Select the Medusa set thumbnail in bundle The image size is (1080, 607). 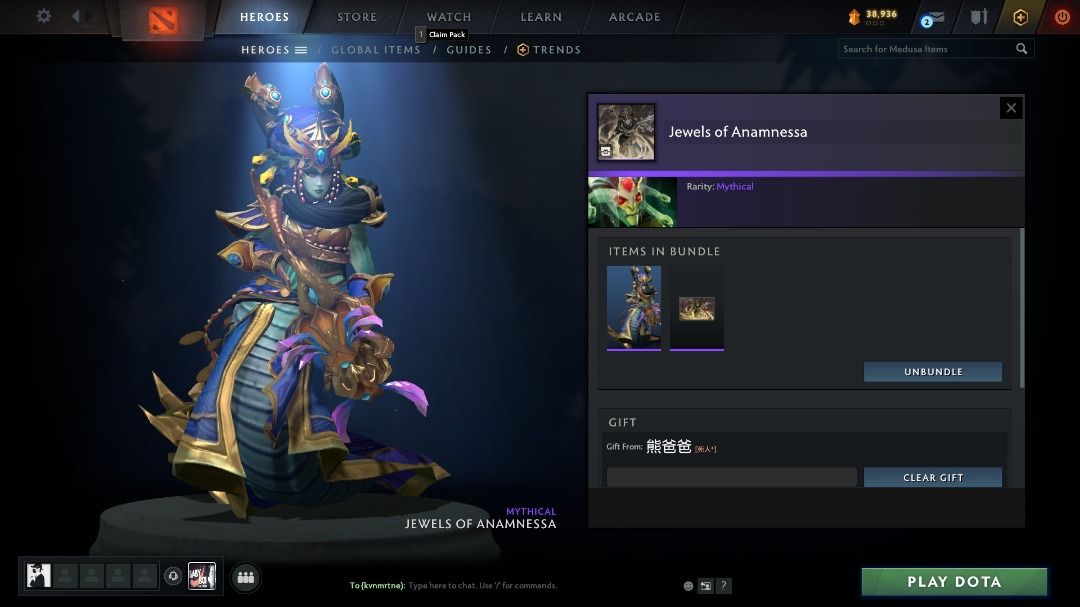coord(634,307)
